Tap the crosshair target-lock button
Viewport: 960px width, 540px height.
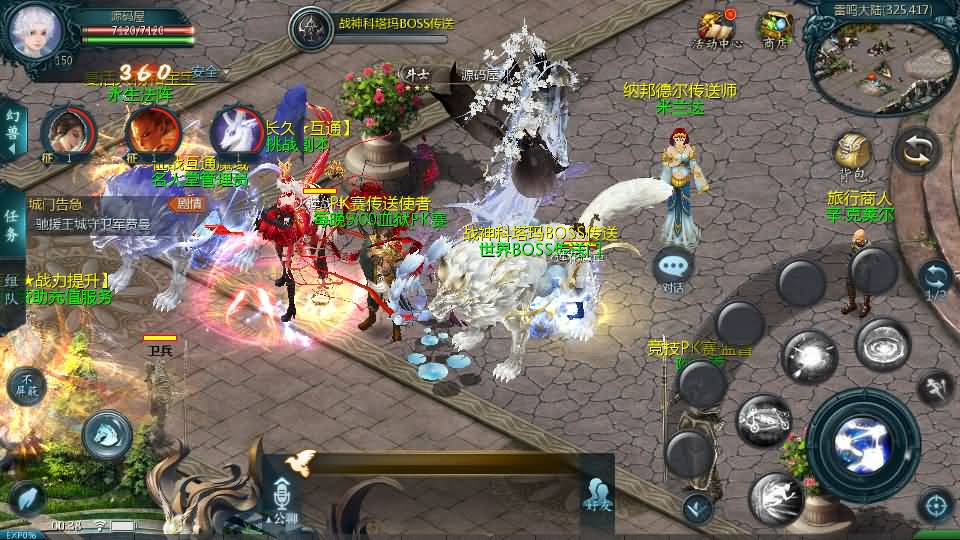coord(935,504)
